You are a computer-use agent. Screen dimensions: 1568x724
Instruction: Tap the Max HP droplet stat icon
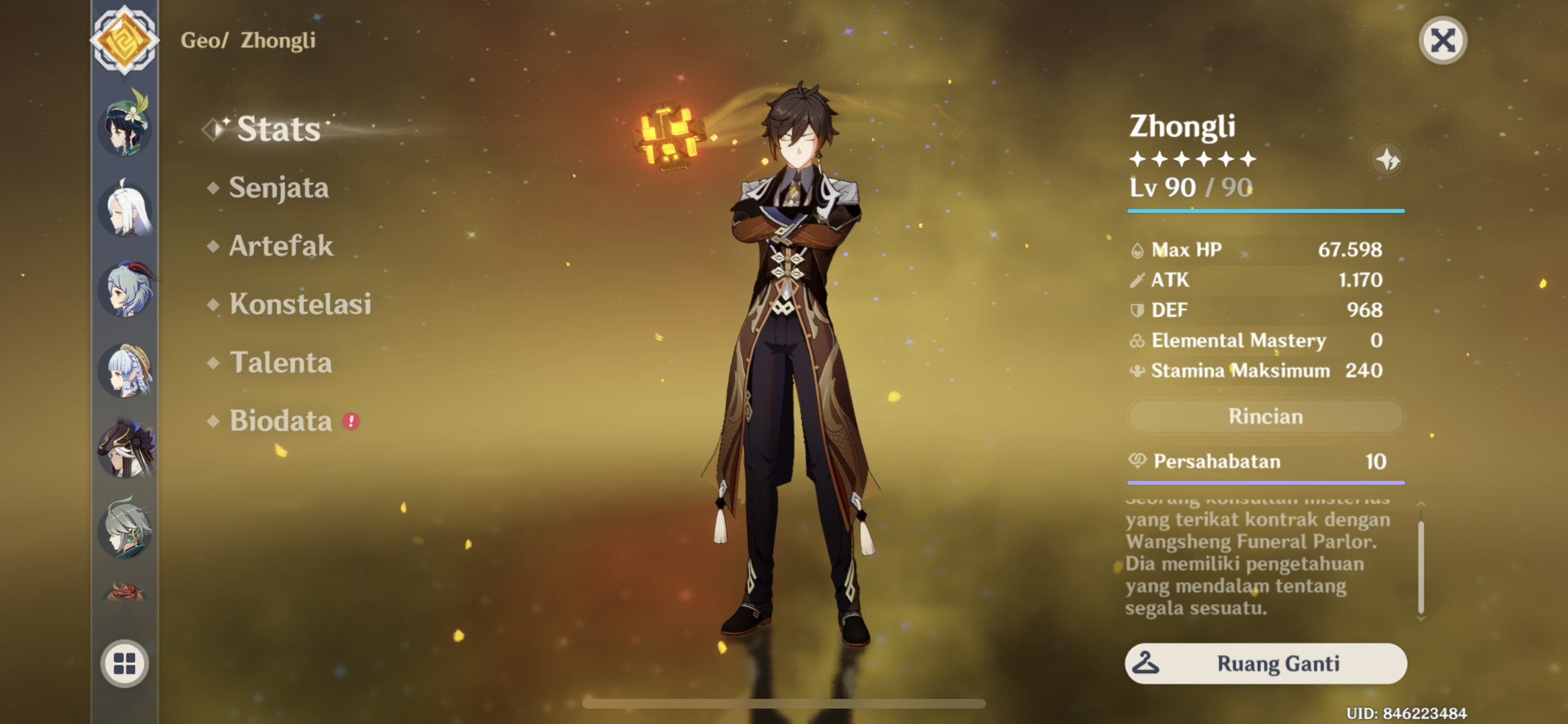coord(1138,250)
